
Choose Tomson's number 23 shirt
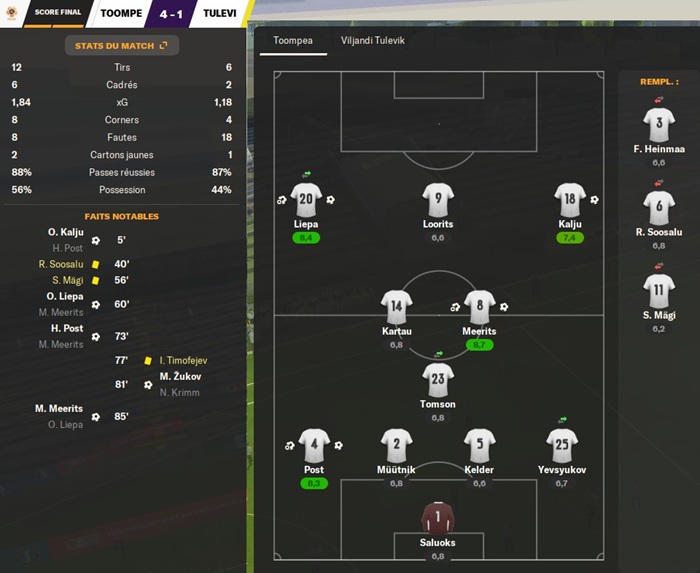pyautogui.click(x=438, y=380)
